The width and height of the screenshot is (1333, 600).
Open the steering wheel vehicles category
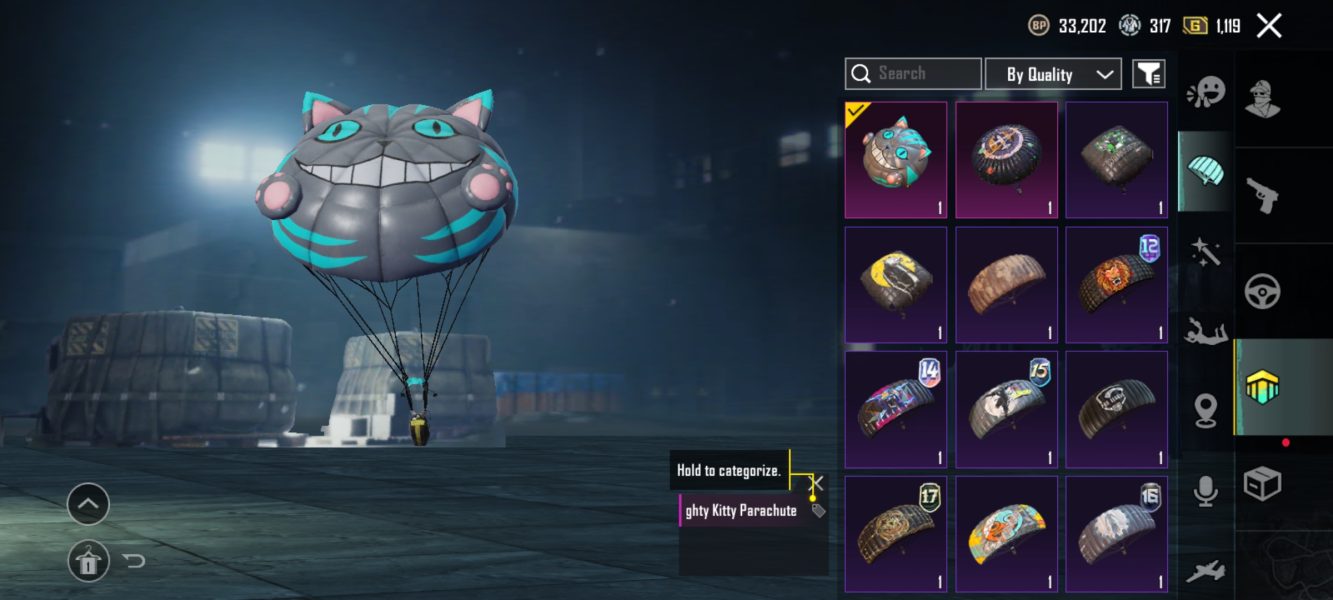tap(1263, 291)
